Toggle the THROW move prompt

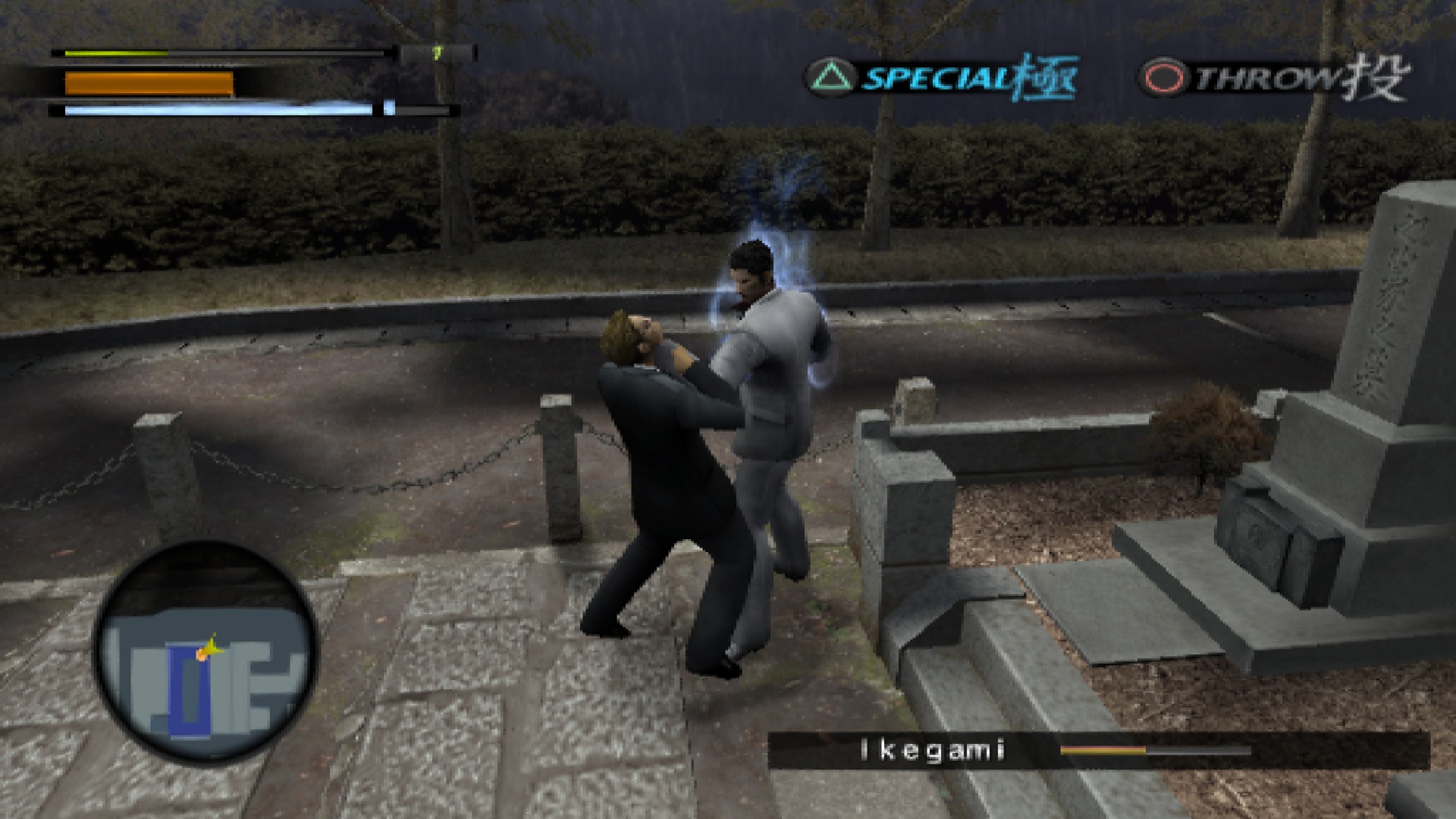1266,75
